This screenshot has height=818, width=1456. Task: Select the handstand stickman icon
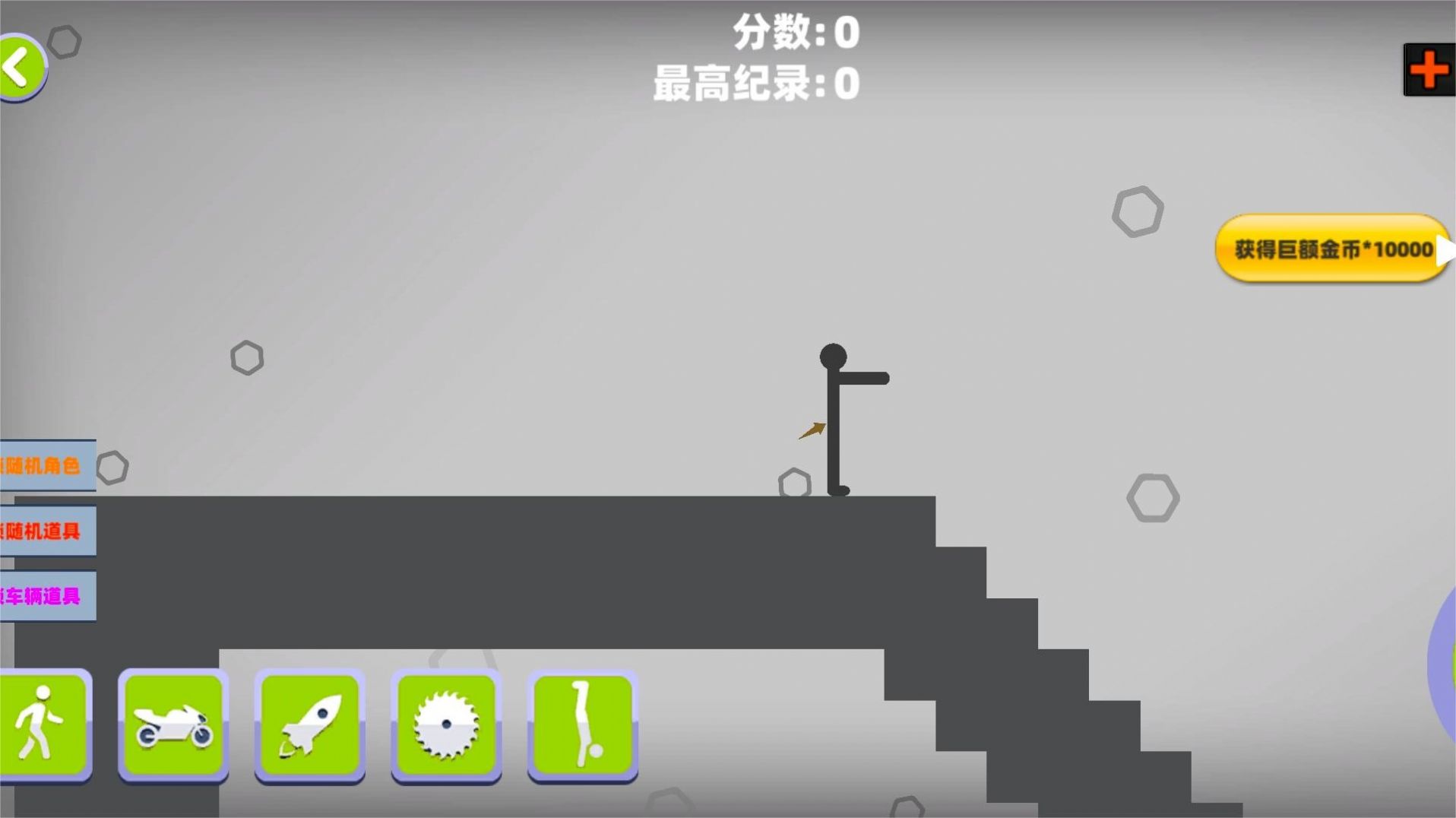[x=583, y=726]
